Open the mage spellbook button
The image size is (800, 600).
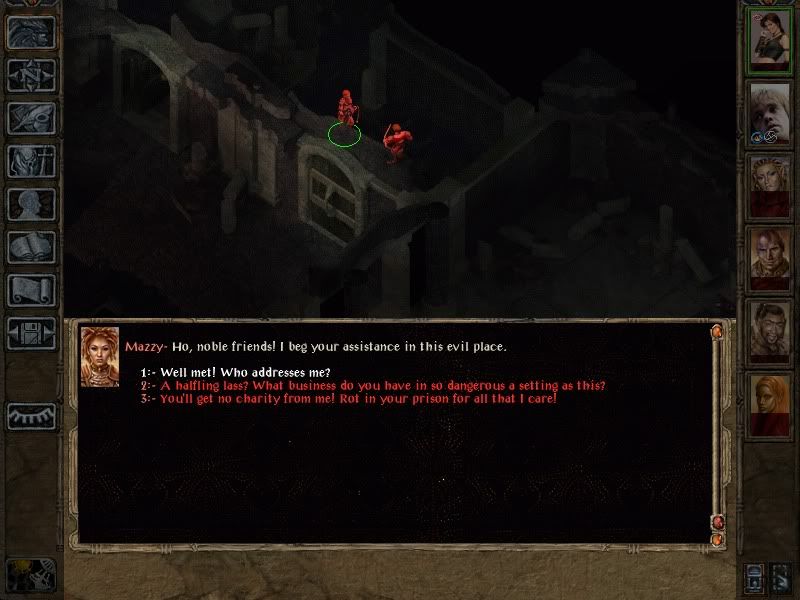31,247
